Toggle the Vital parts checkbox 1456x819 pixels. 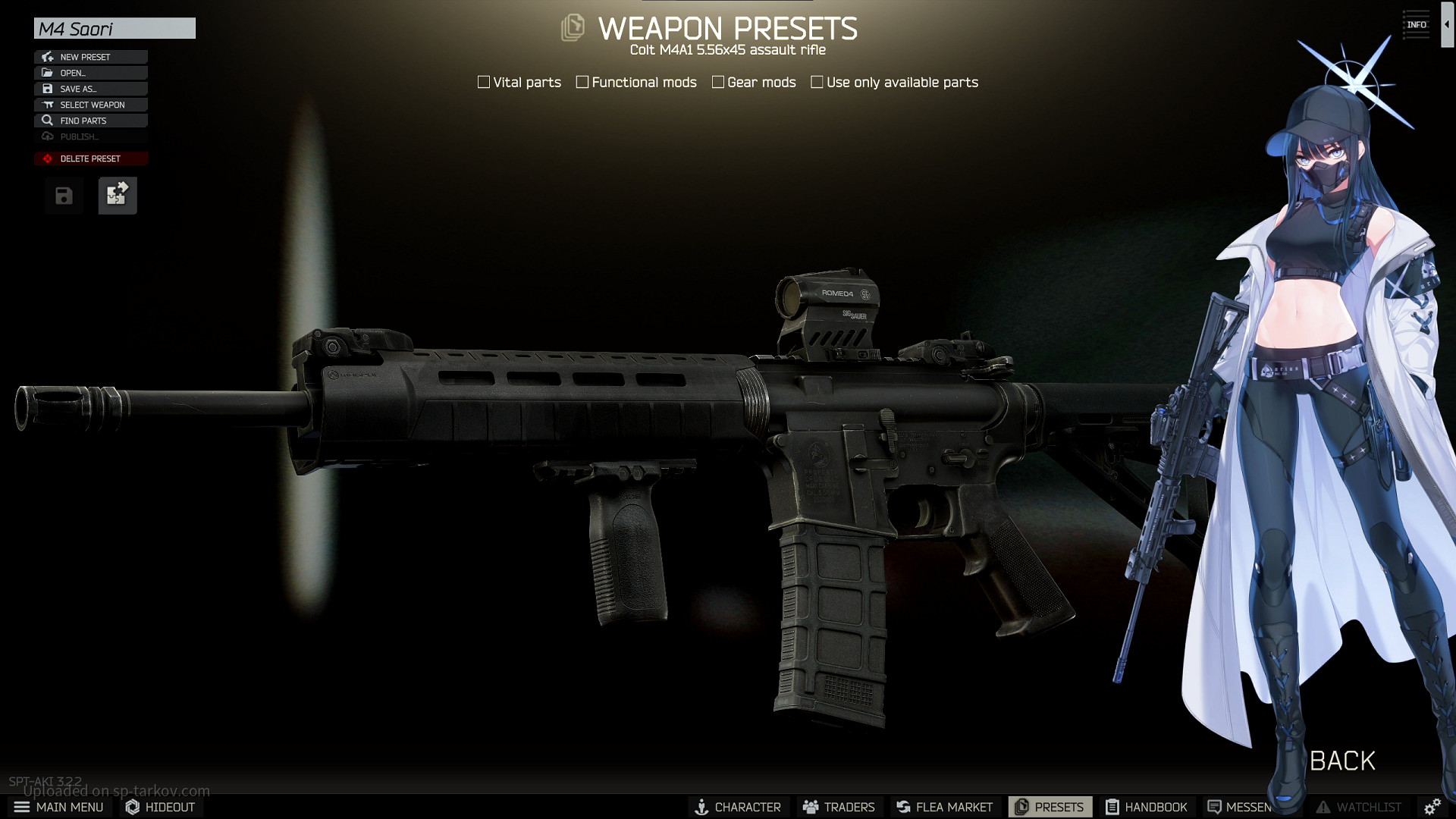point(484,82)
